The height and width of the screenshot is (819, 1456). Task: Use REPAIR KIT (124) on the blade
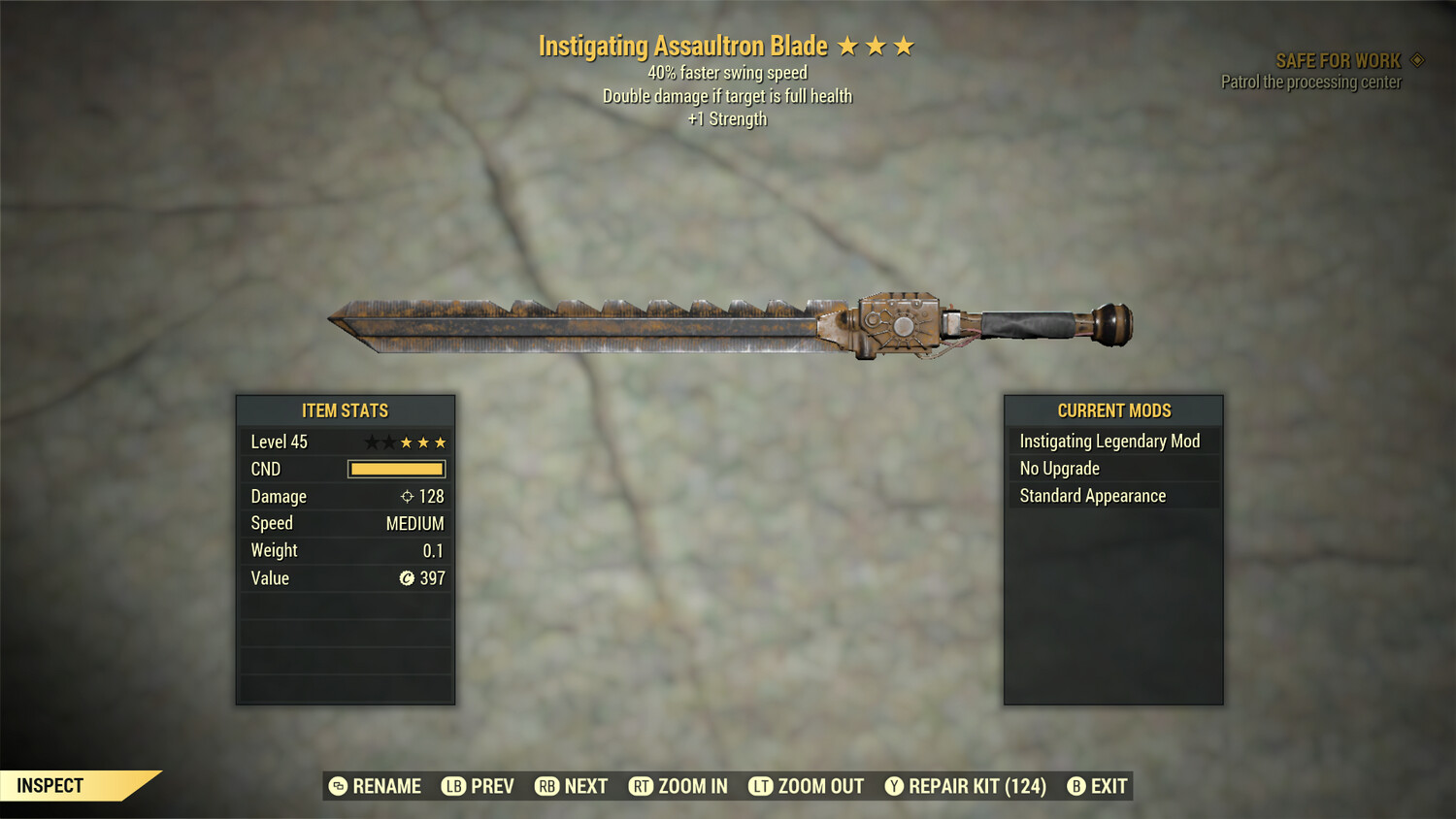(965, 786)
